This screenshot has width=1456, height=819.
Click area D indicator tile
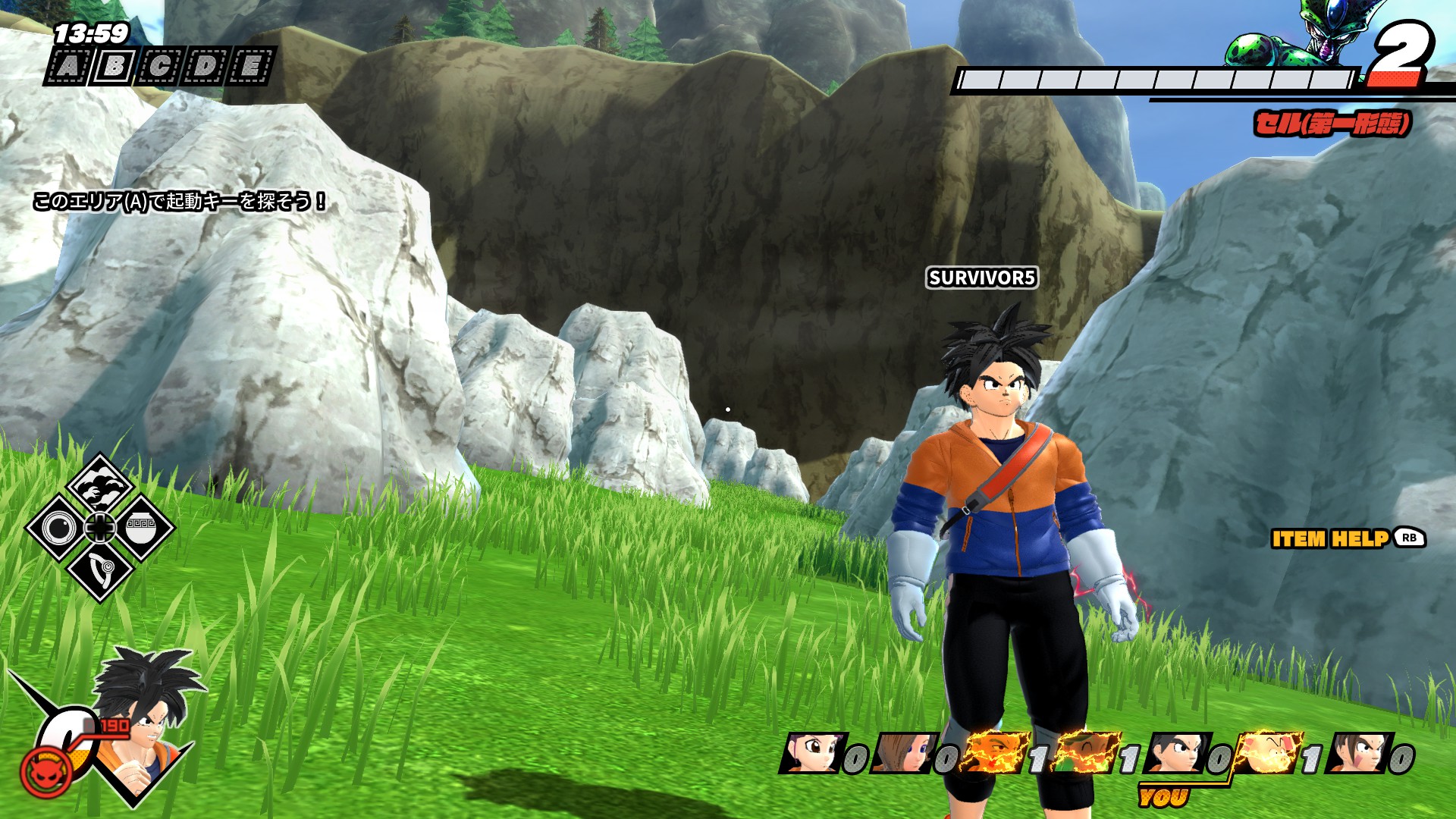204,67
